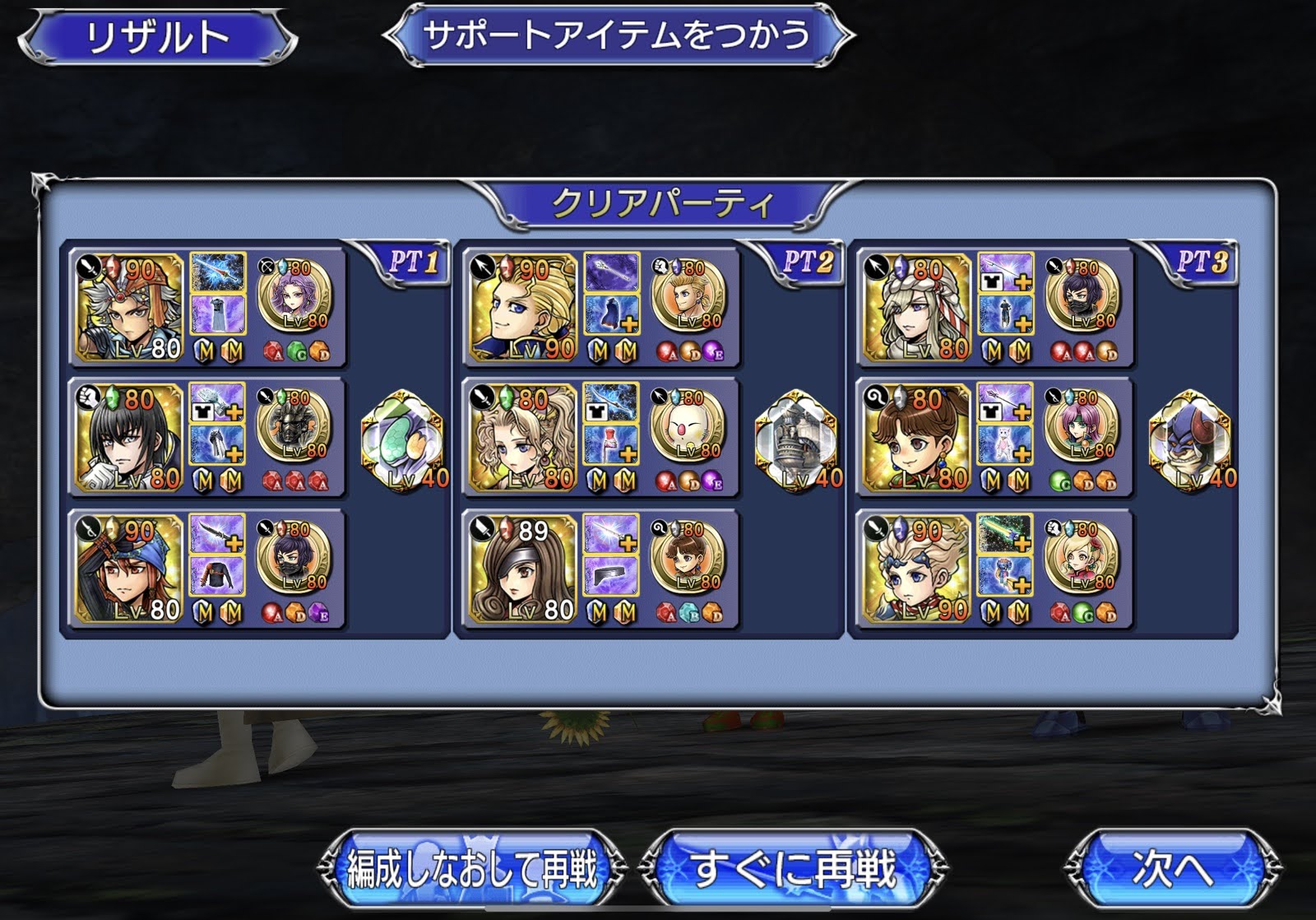
Task: Select the eyepatch brown-haired character portrait
Action: (x=523, y=569)
